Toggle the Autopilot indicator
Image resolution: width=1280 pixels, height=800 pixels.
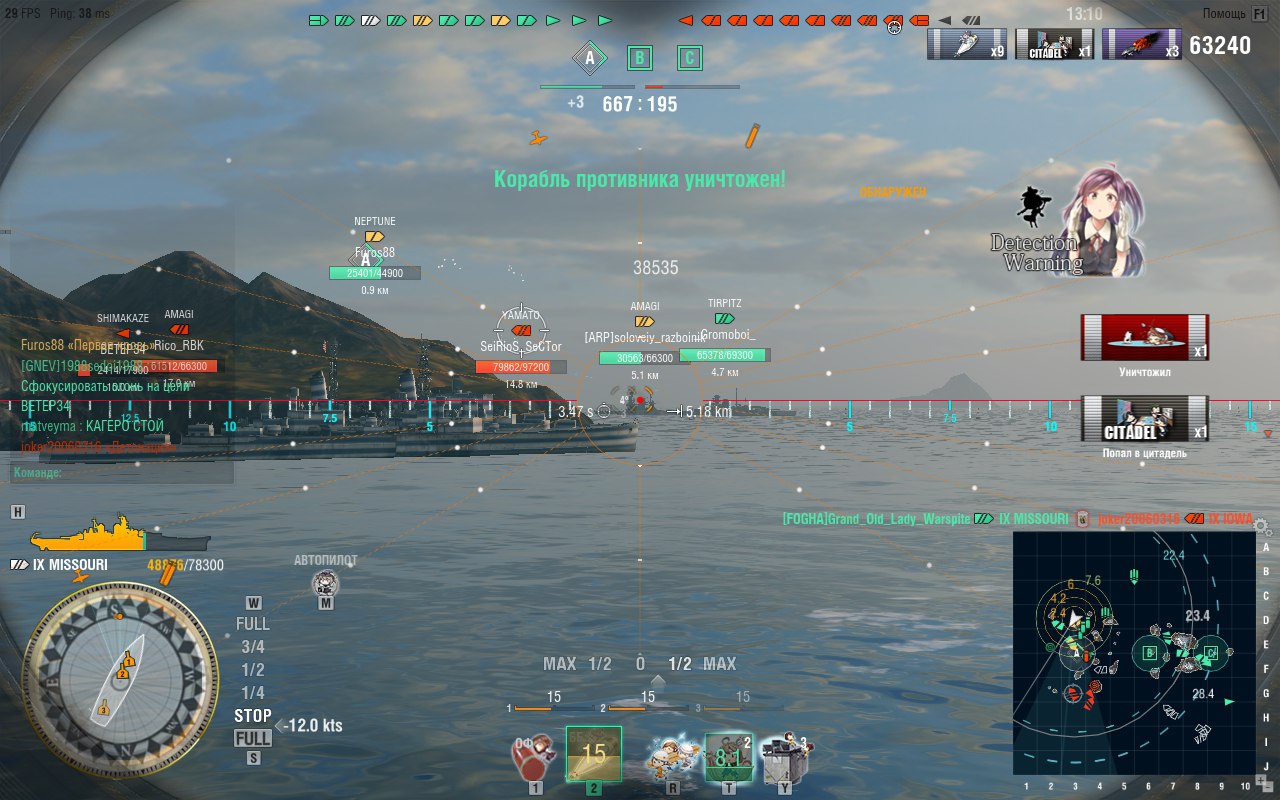tap(325, 583)
